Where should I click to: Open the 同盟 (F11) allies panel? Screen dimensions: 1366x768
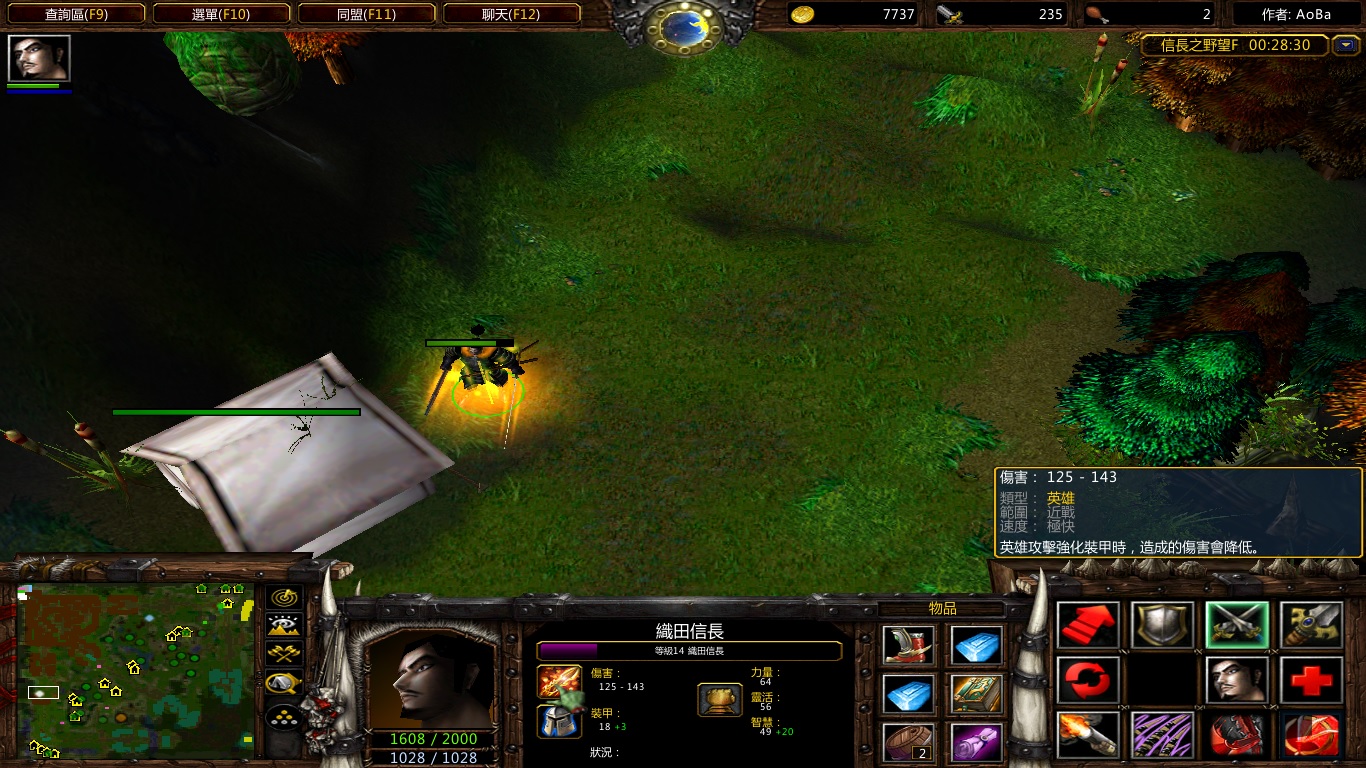coord(366,14)
